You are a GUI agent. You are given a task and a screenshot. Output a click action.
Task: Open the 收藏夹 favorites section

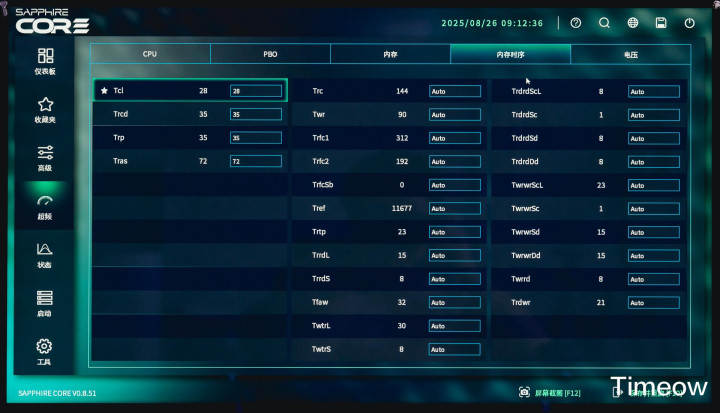tap(44, 109)
